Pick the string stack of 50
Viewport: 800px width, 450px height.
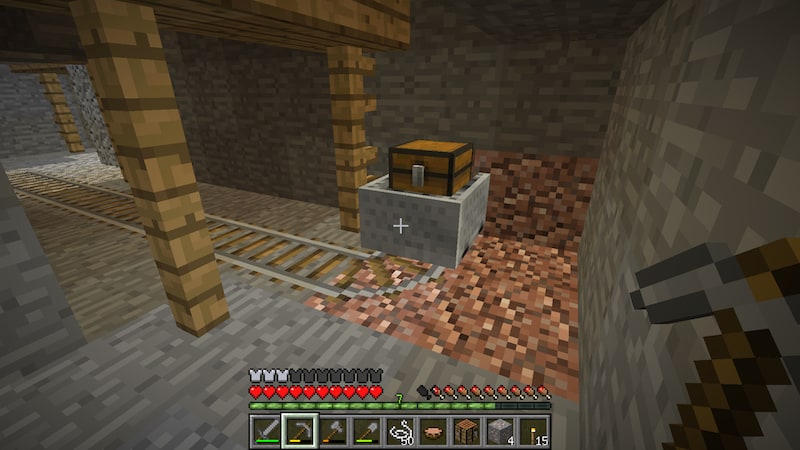coord(400,430)
